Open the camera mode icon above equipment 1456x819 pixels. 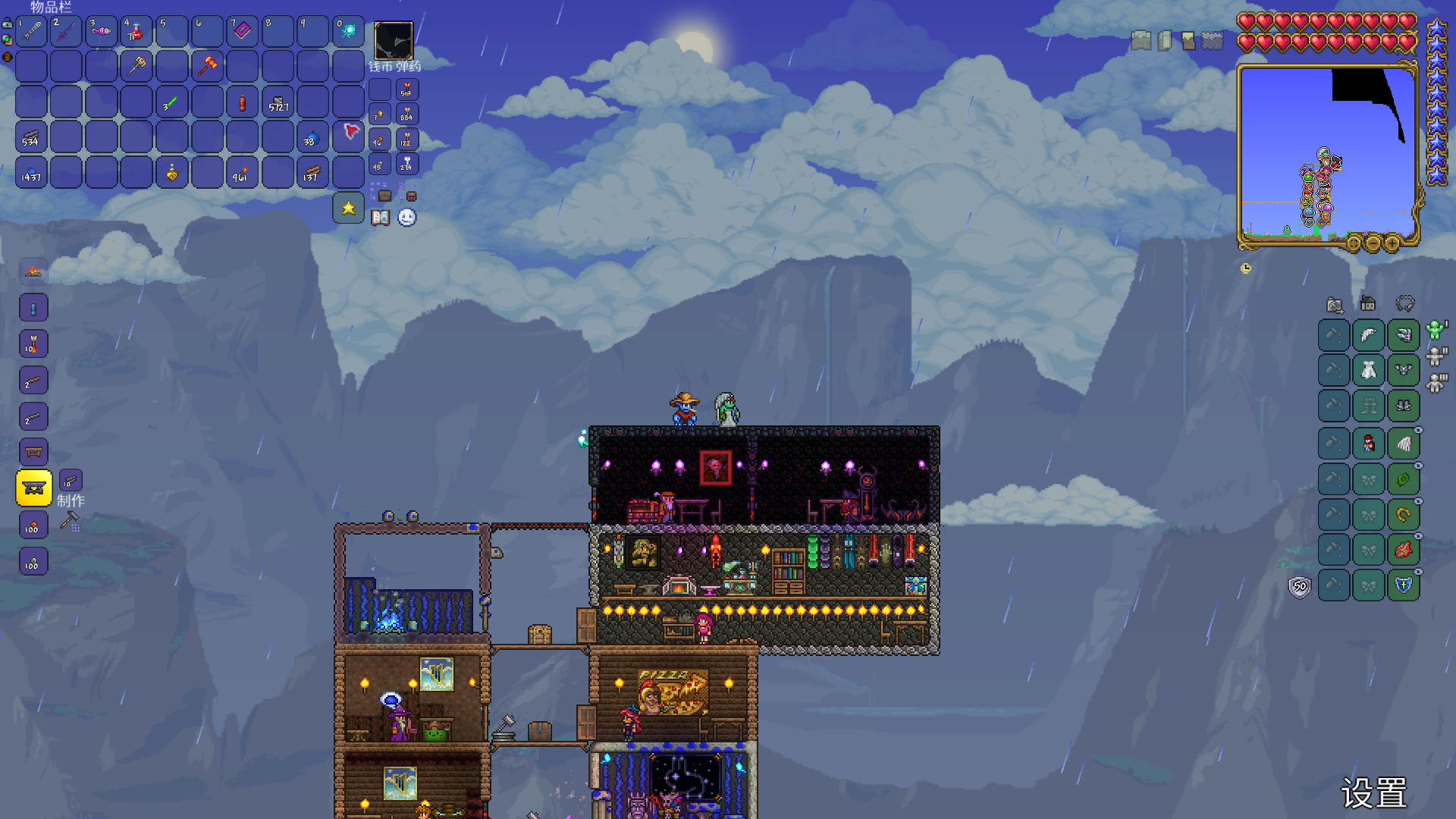(x=1335, y=305)
